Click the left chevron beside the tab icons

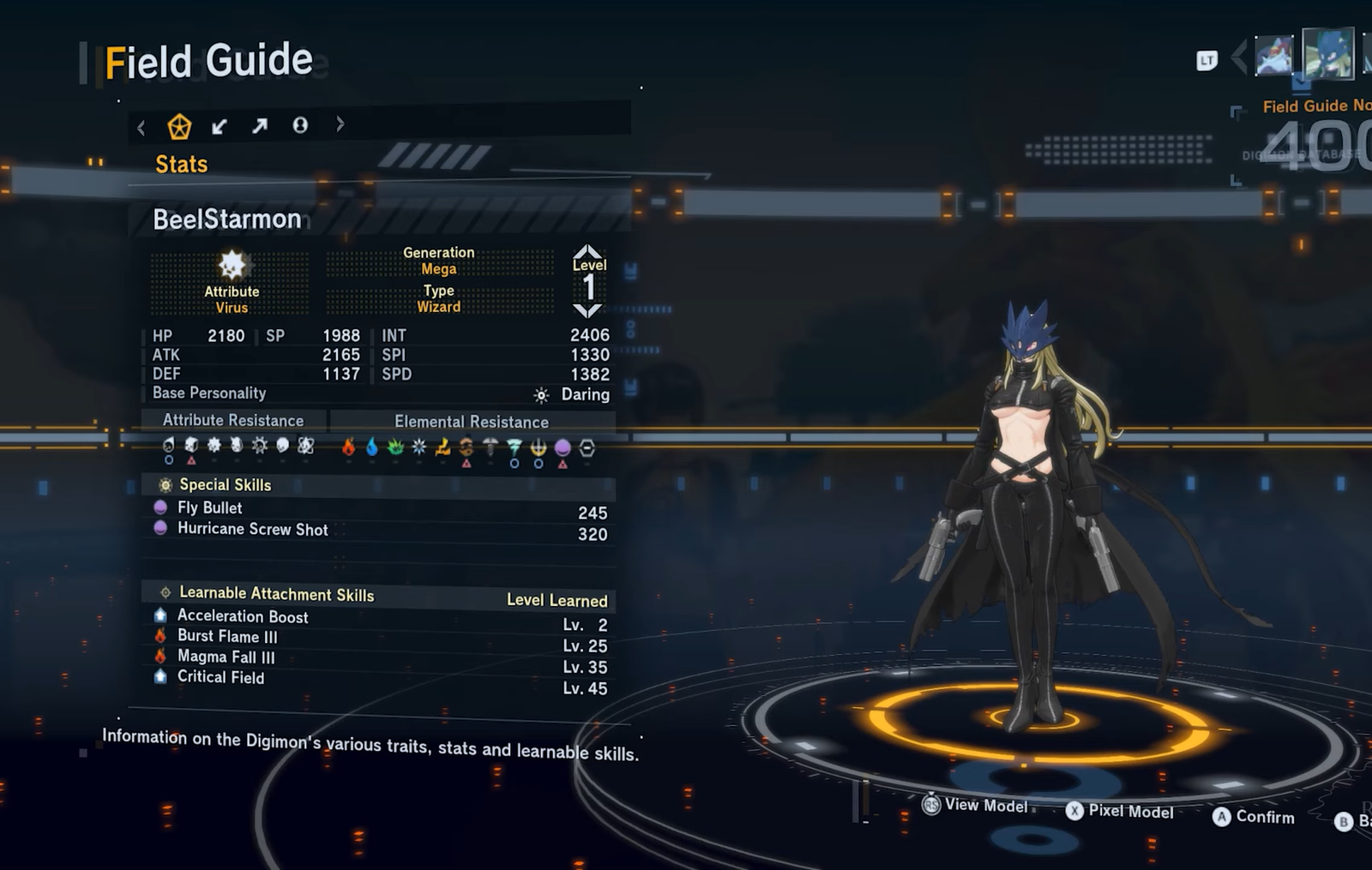tap(141, 129)
